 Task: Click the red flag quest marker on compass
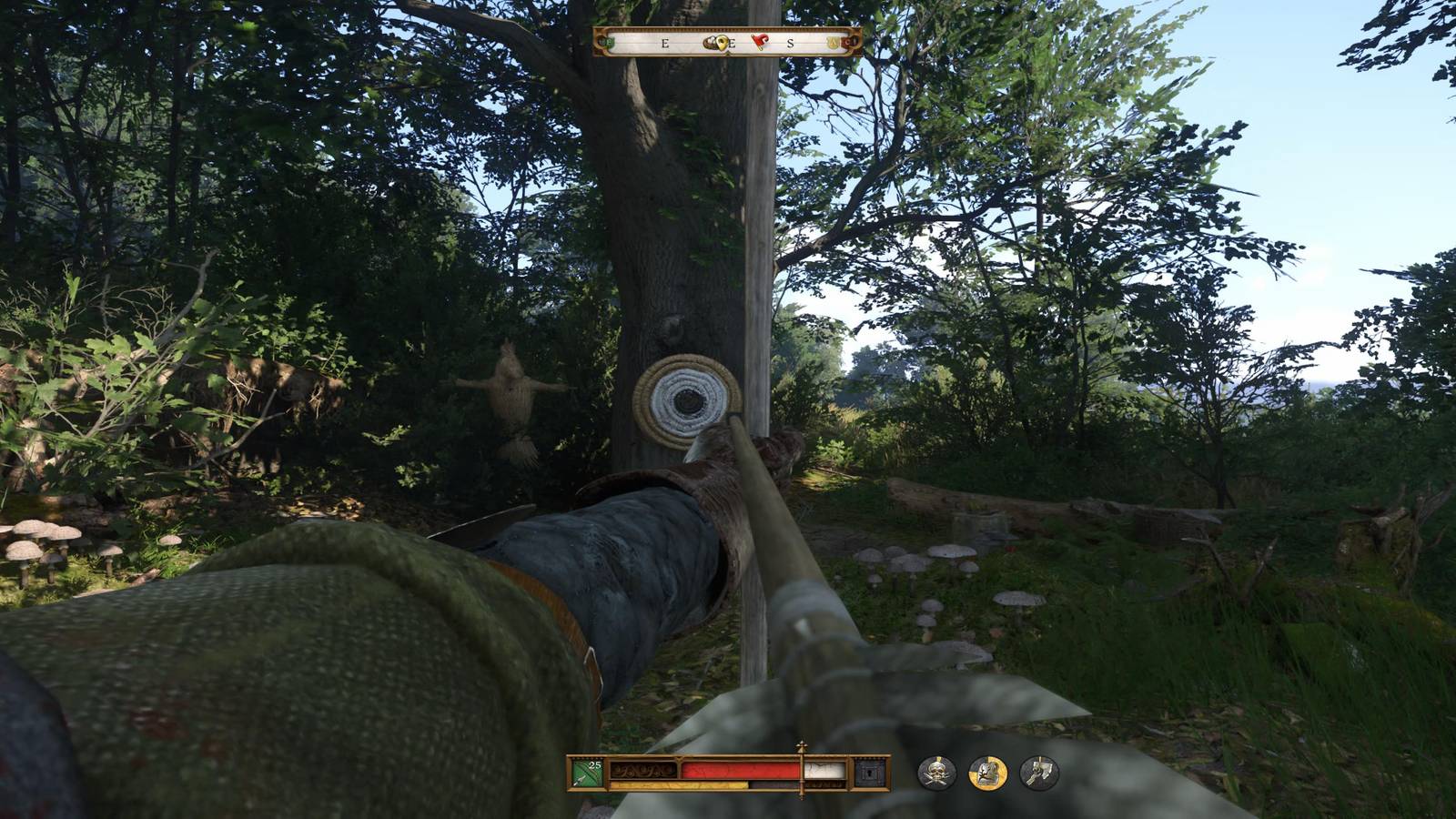pyautogui.click(x=760, y=42)
